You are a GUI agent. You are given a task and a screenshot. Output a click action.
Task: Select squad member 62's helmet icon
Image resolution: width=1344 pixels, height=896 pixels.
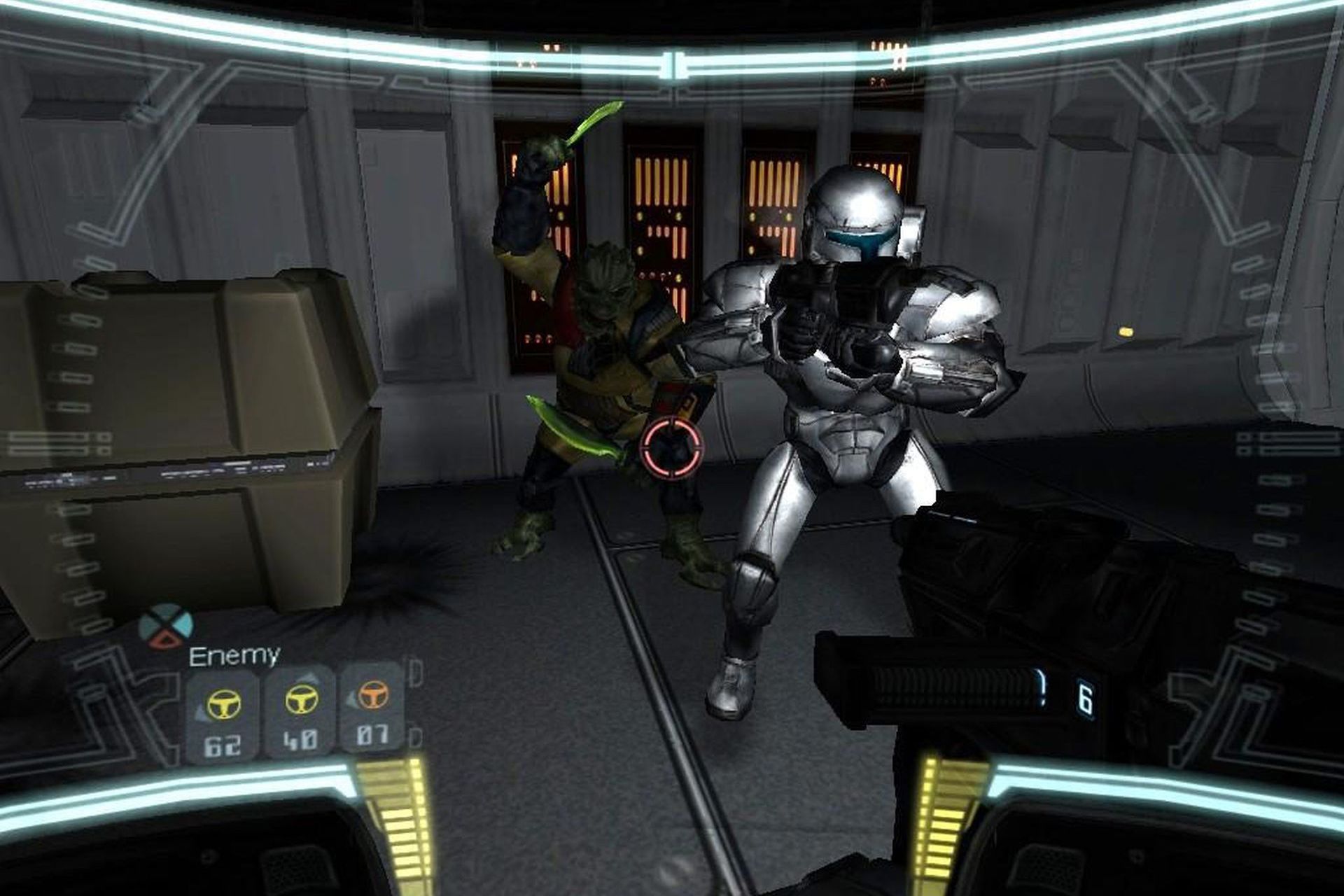click(x=224, y=702)
